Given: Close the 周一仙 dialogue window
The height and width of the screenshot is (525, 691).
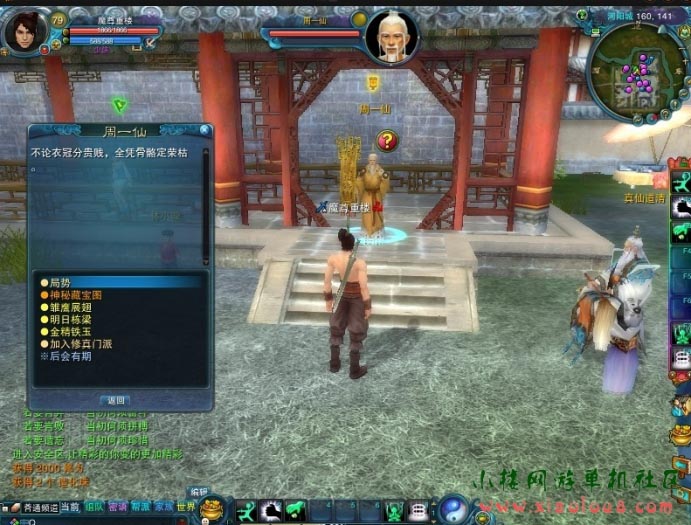Looking at the screenshot, I should (x=204, y=130).
